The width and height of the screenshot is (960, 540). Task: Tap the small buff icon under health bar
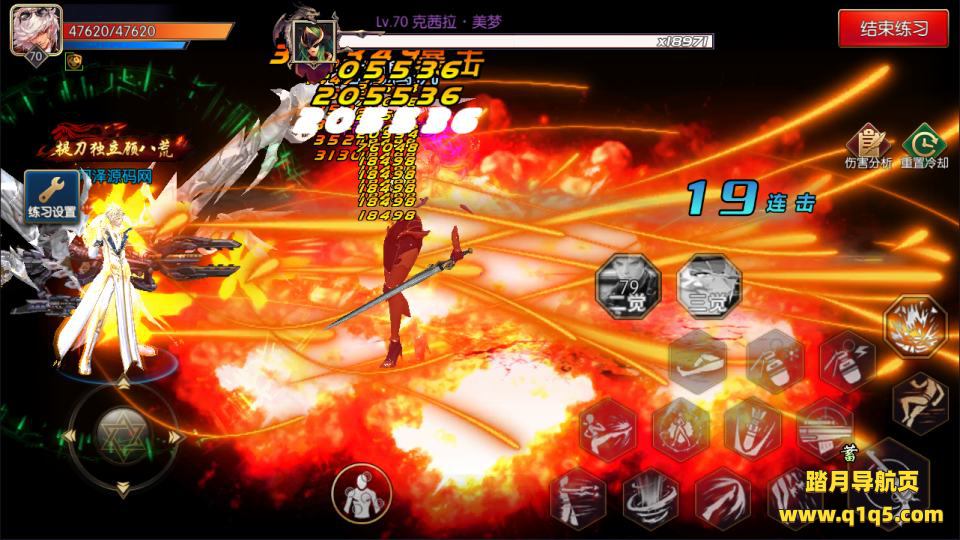click(x=74, y=61)
